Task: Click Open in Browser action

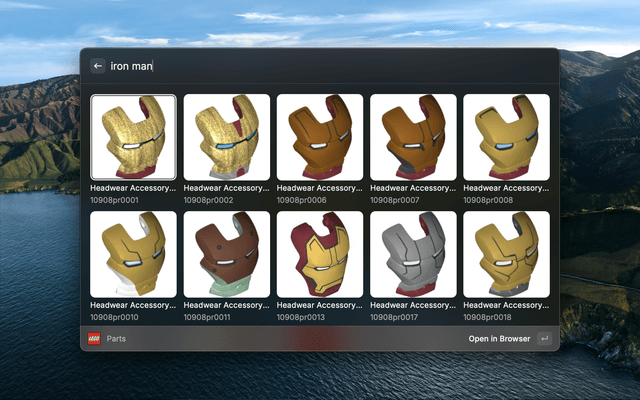Action: click(499, 339)
